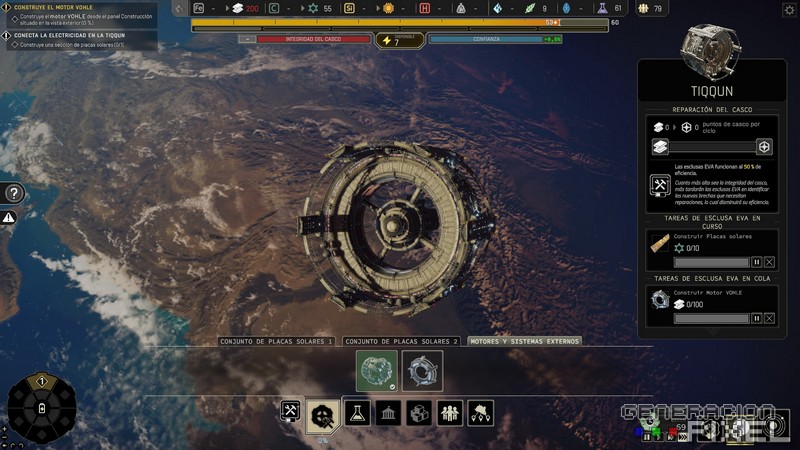Image resolution: width=800 pixels, height=450 pixels.
Task: Open the crew population menu
Action: [450, 412]
